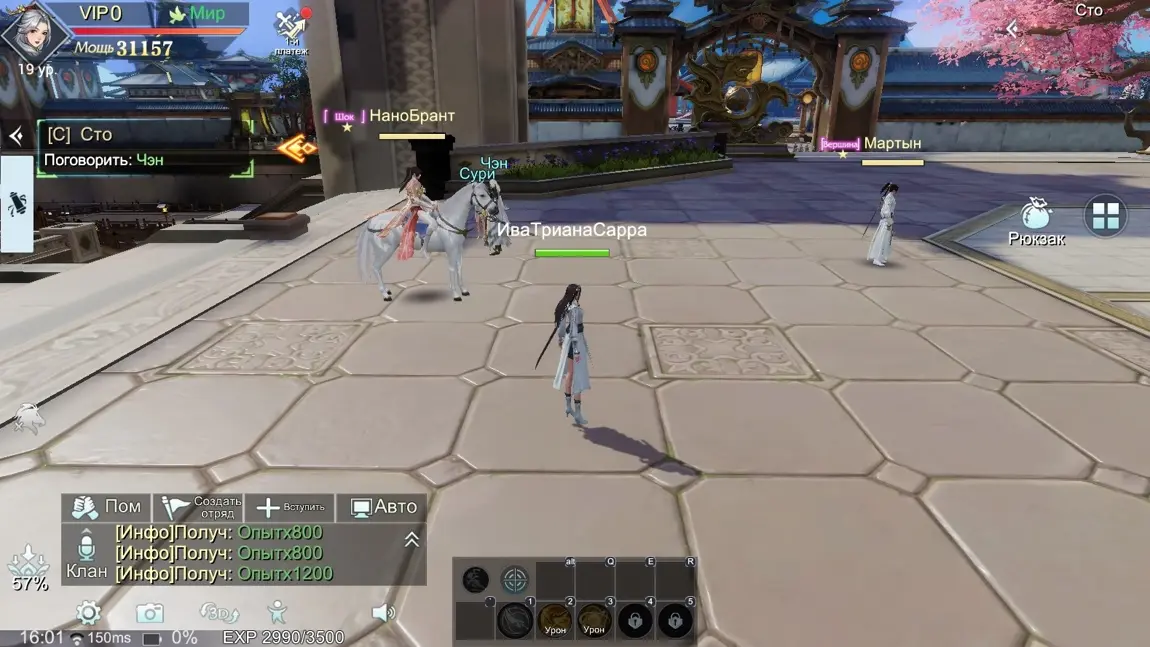Collapse the quest panel with the left arrow
Image resolution: width=1150 pixels, height=647 pixels.
(16, 136)
